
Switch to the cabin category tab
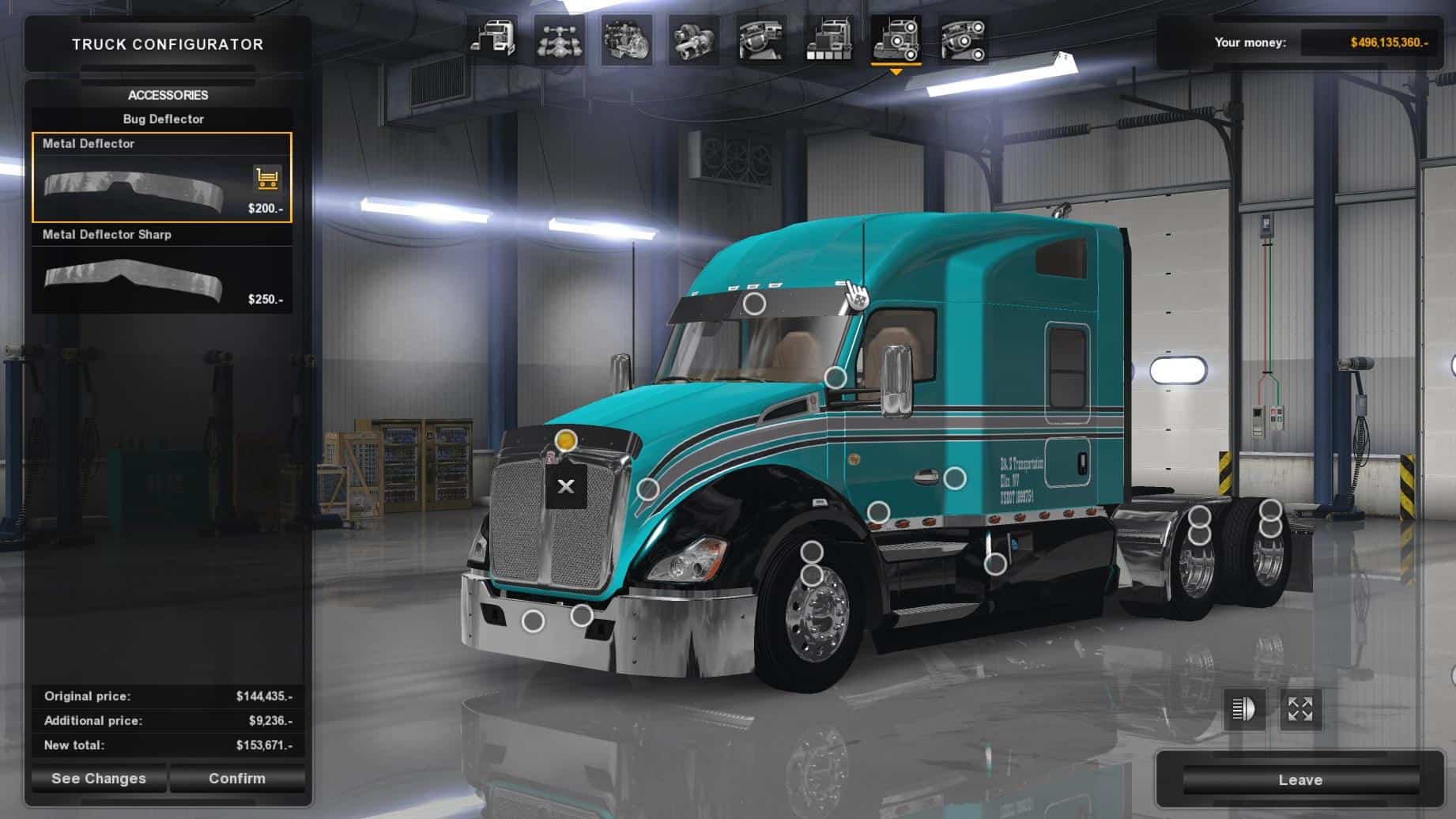492,40
